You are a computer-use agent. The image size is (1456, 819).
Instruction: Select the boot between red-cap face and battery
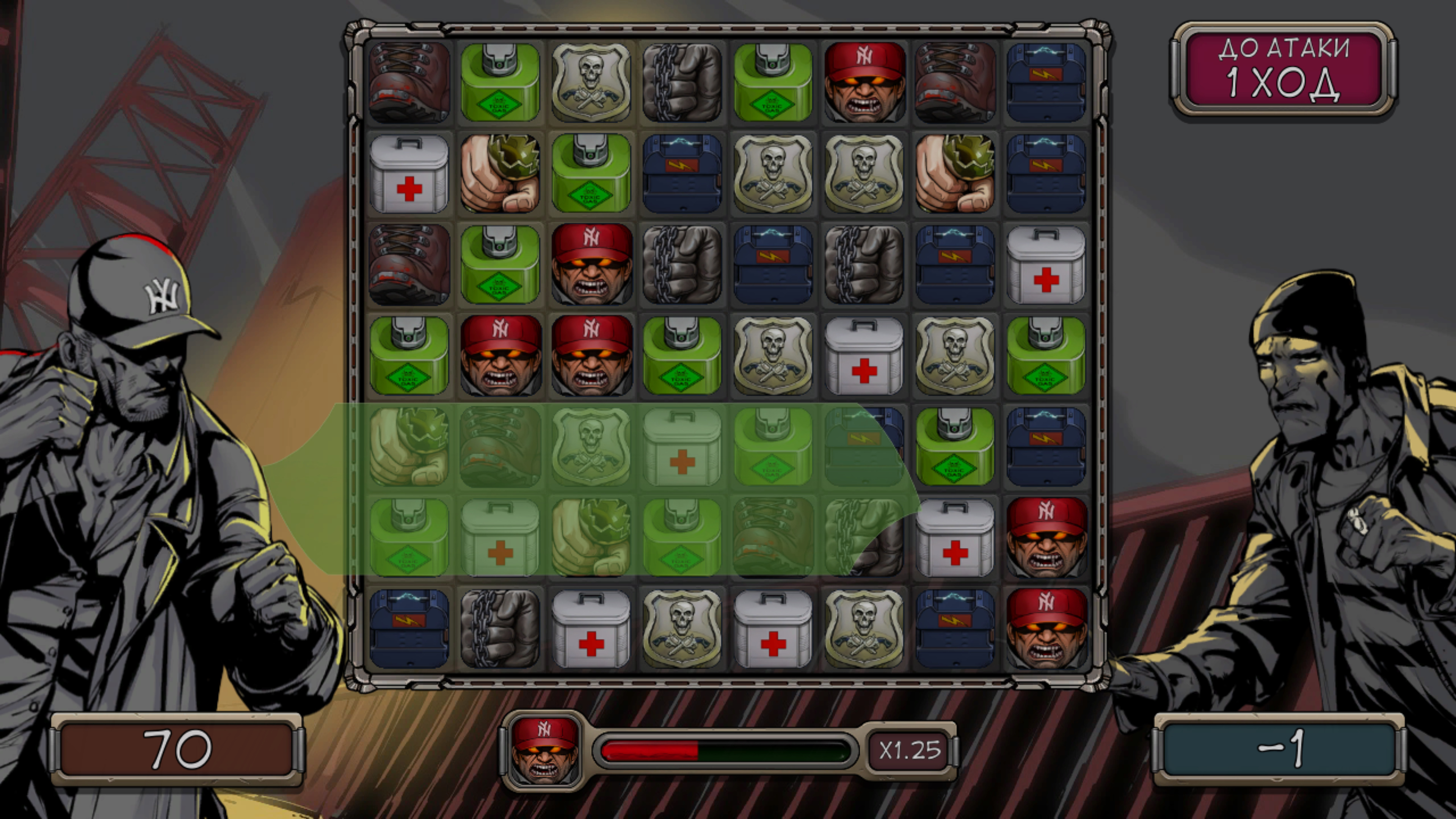(955, 82)
